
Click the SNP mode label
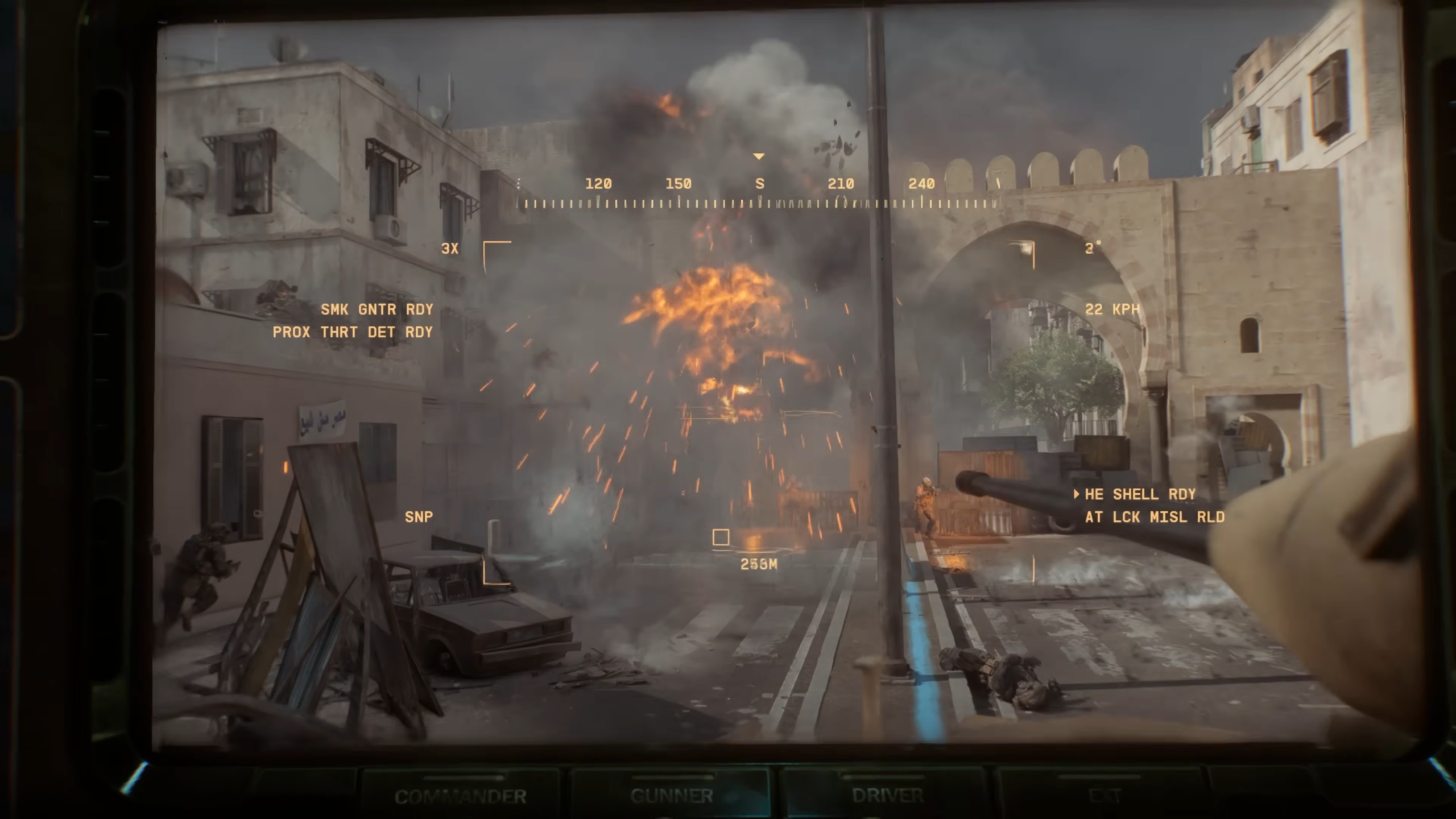(x=419, y=517)
